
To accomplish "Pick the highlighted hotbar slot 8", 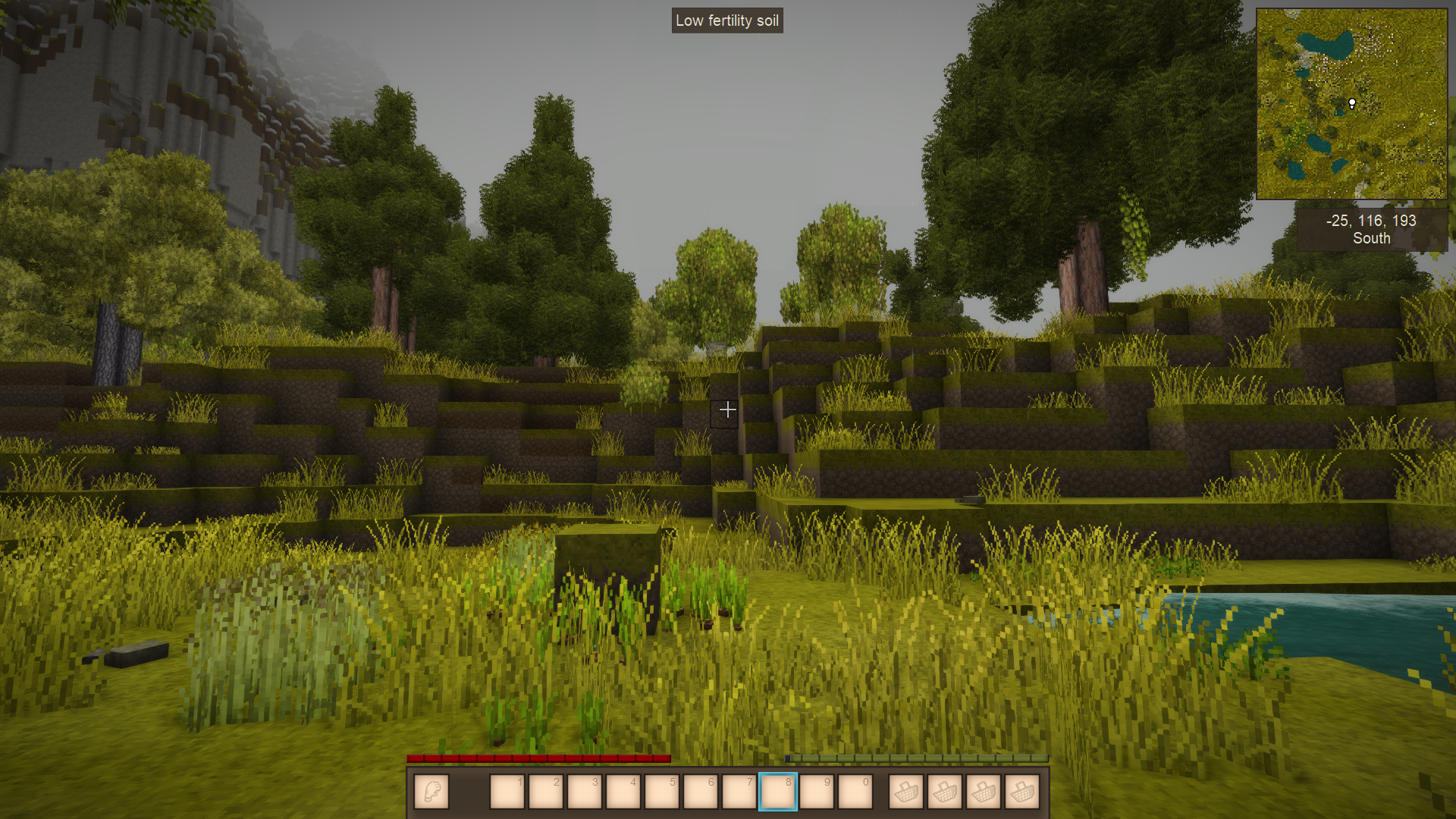I will pos(777,792).
